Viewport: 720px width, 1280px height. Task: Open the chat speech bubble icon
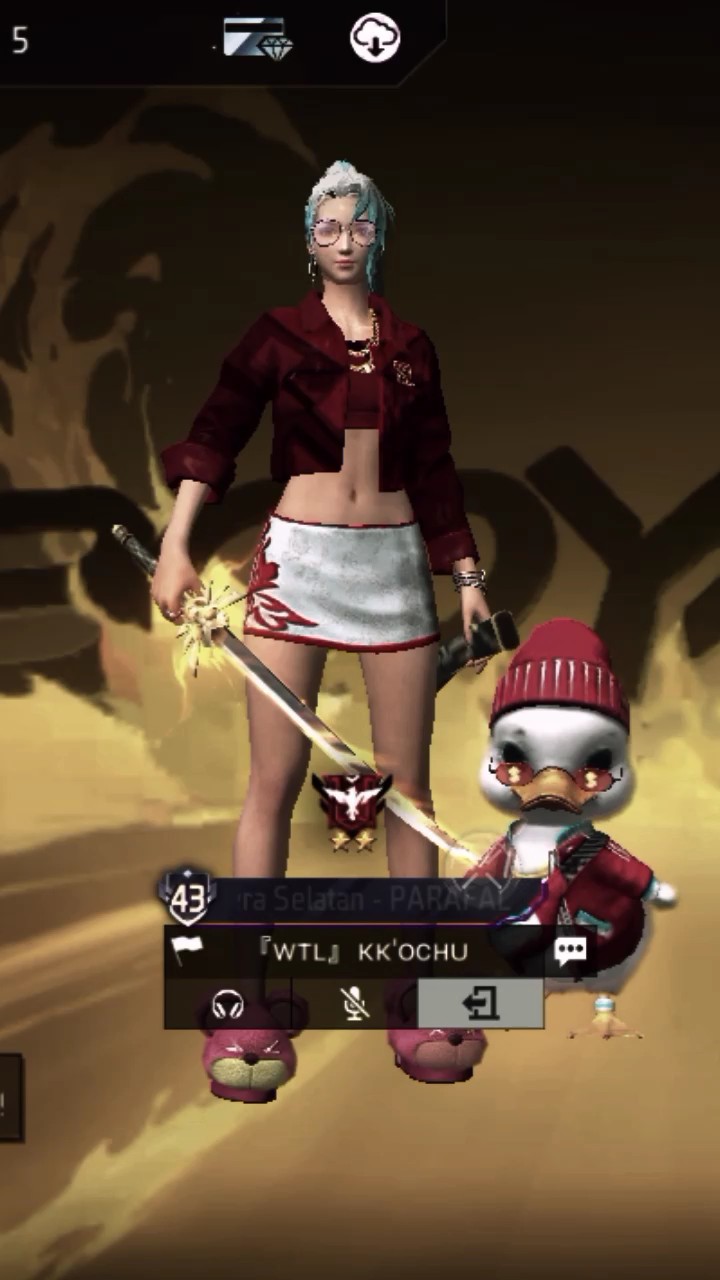point(570,951)
